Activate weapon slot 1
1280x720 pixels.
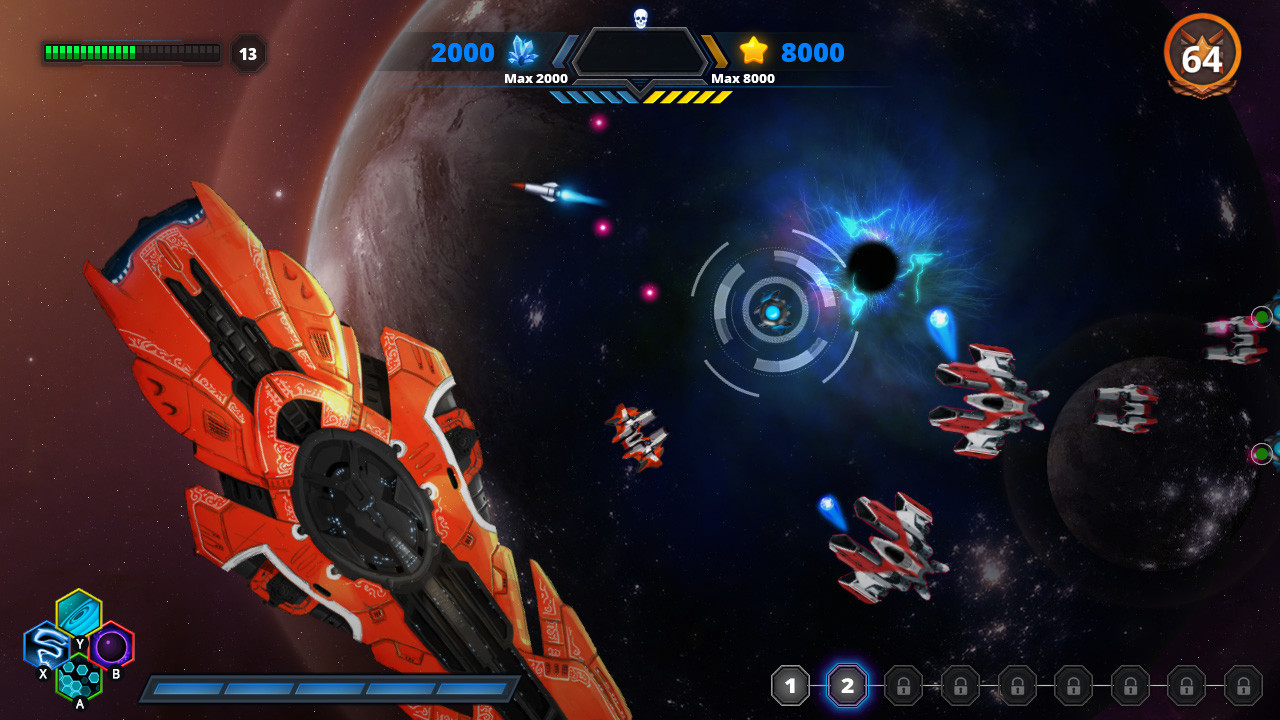pos(790,686)
